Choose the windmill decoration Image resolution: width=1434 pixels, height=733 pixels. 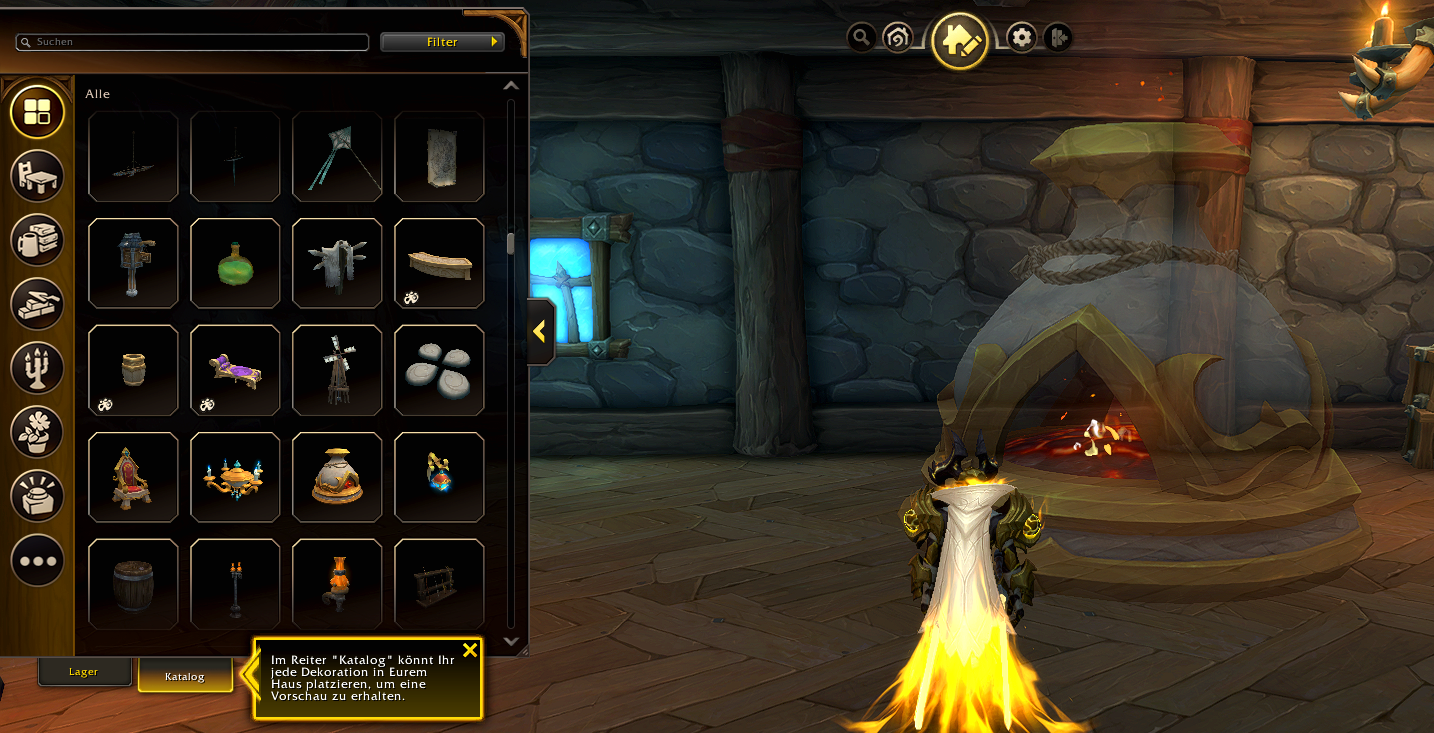[x=337, y=370]
